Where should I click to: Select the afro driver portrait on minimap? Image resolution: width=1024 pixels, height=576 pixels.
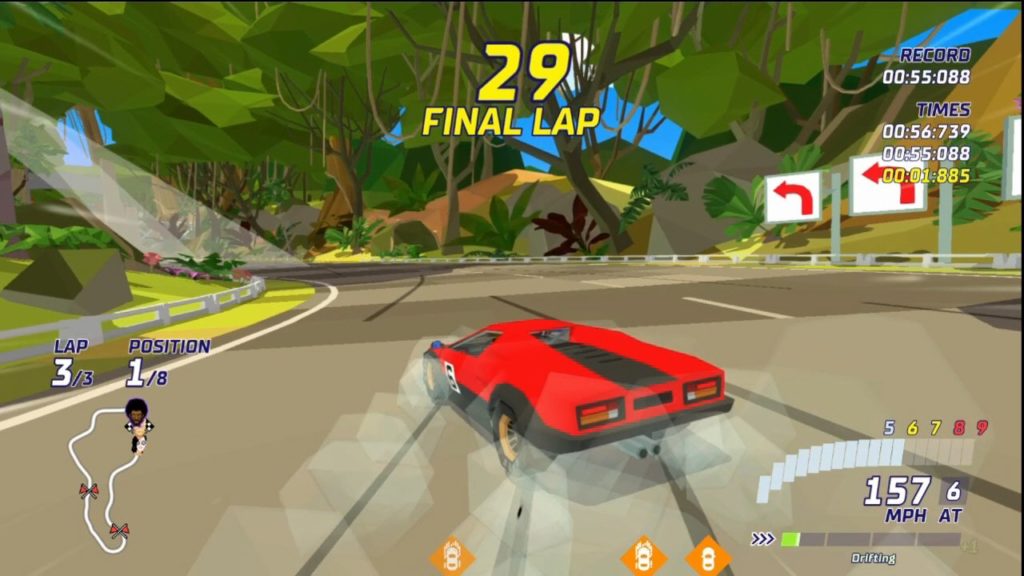click(136, 413)
